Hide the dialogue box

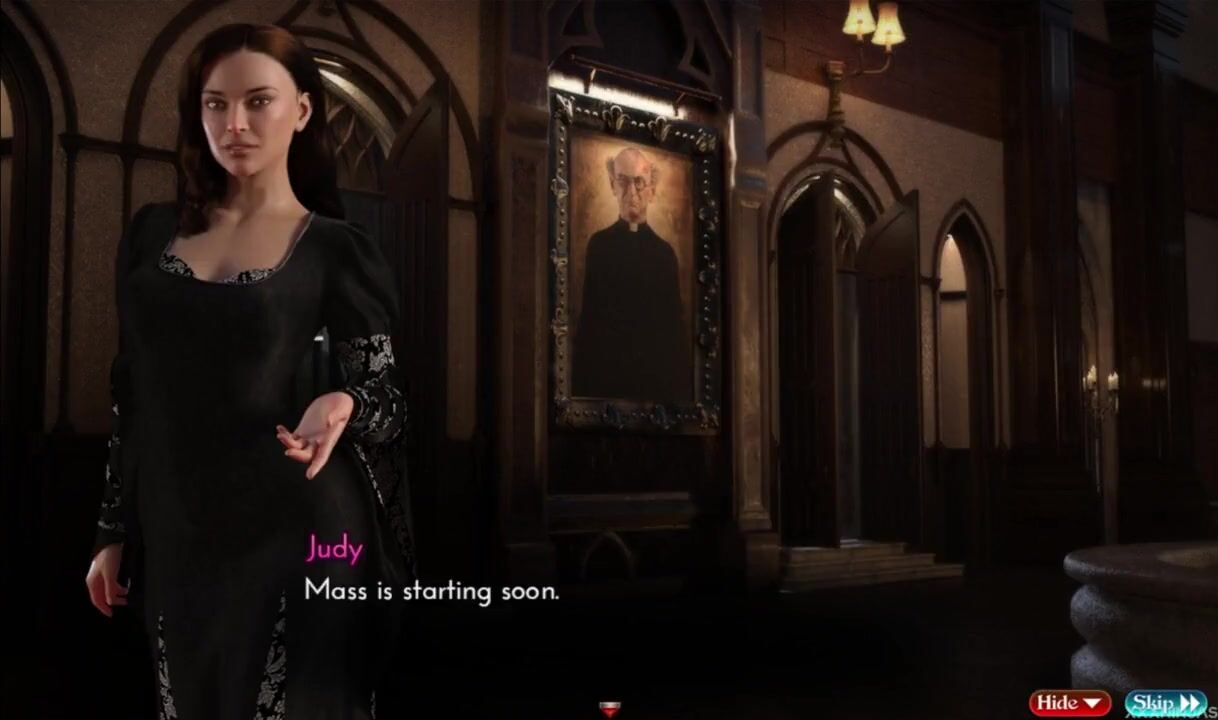coord(1069,703)
